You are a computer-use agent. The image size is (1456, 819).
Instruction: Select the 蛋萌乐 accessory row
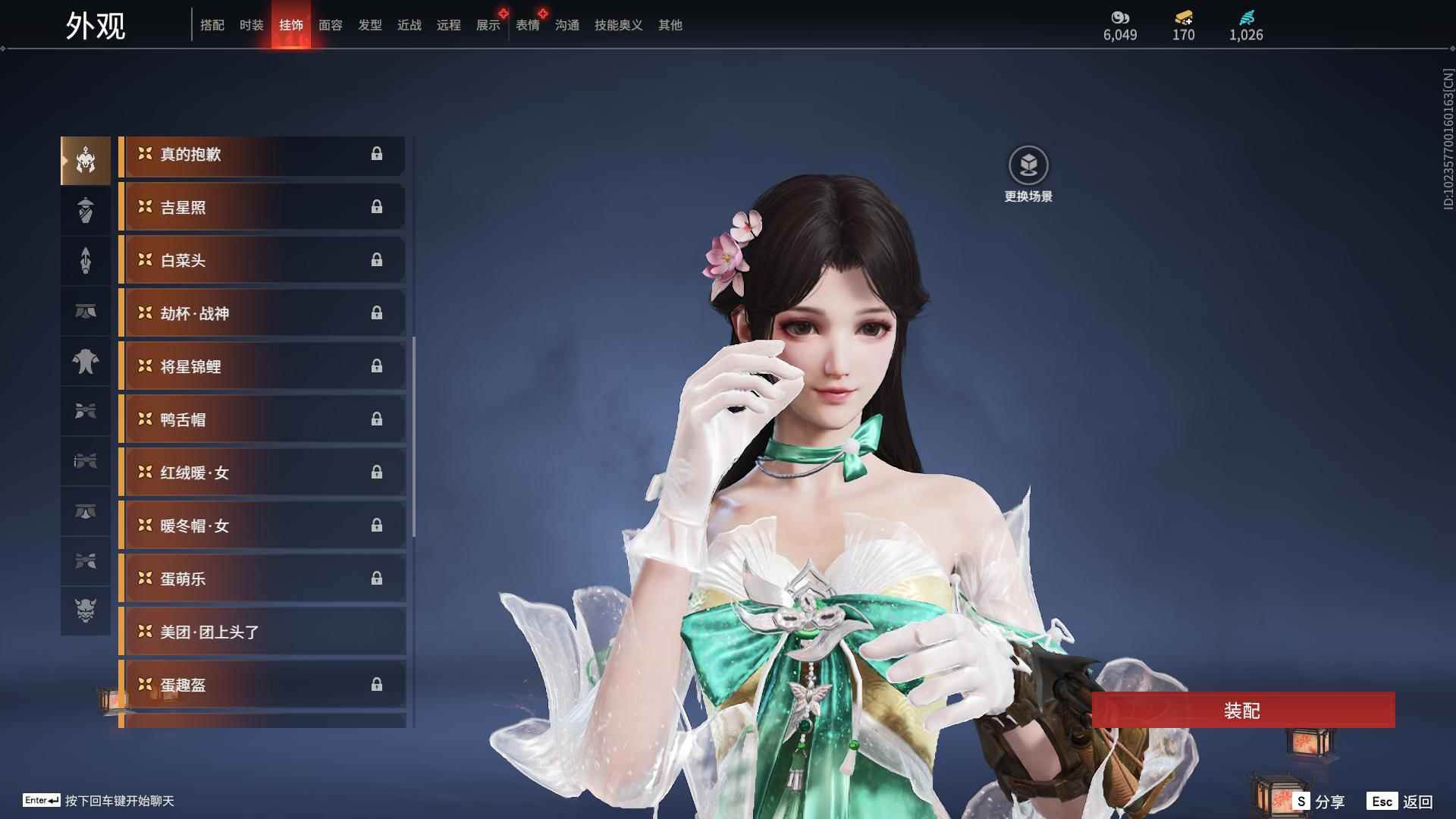click(262, 579)
